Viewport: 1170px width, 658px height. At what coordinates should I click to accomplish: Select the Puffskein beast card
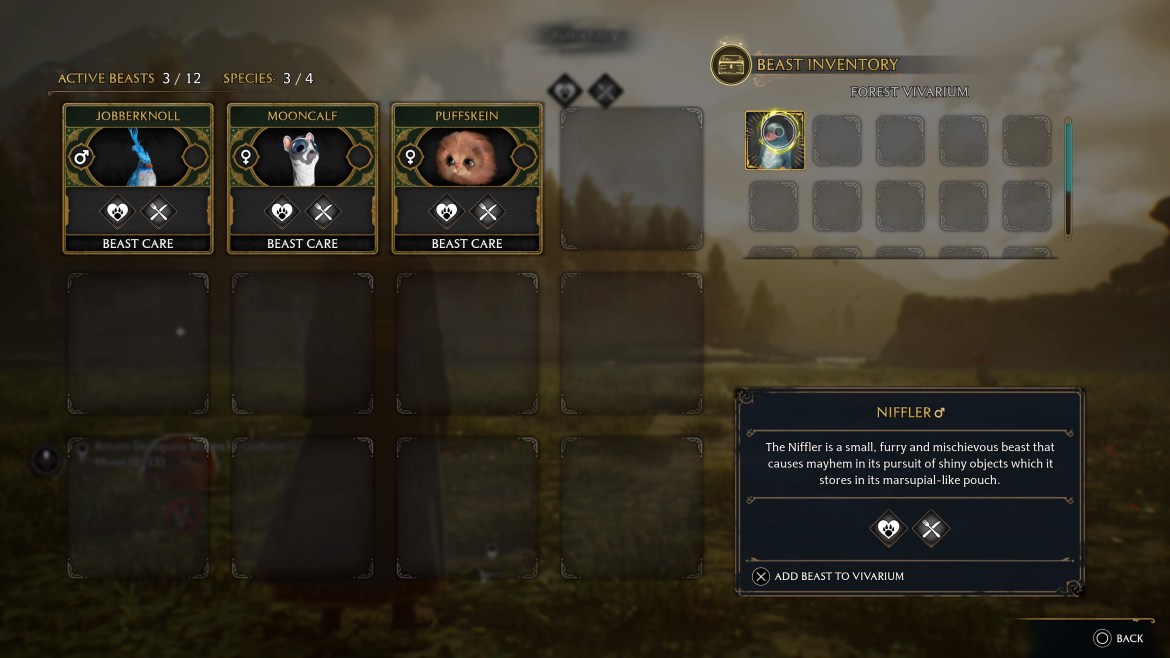pos(467,156)
